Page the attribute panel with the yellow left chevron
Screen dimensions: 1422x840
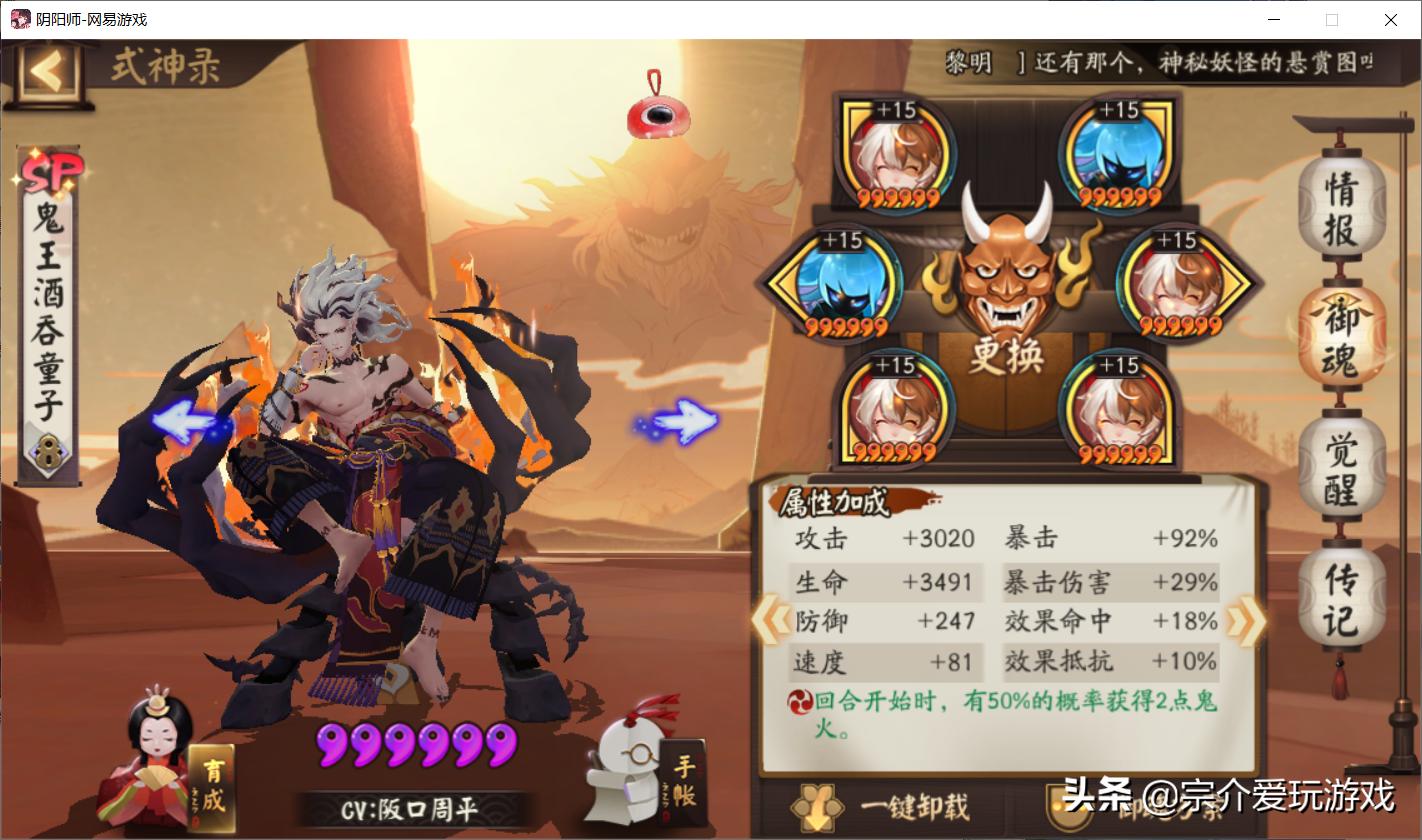click(x=770, y=621)
